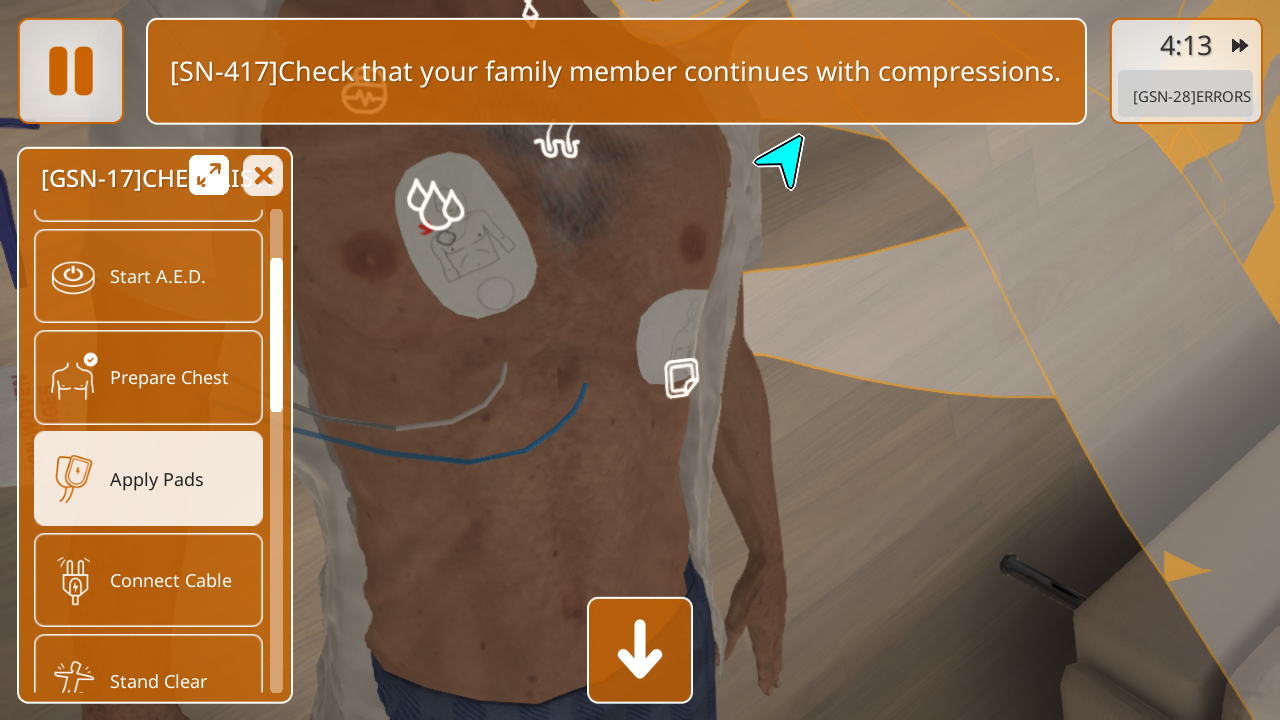
Task: Open the Errors panel
Action: tap(1185, 96)
